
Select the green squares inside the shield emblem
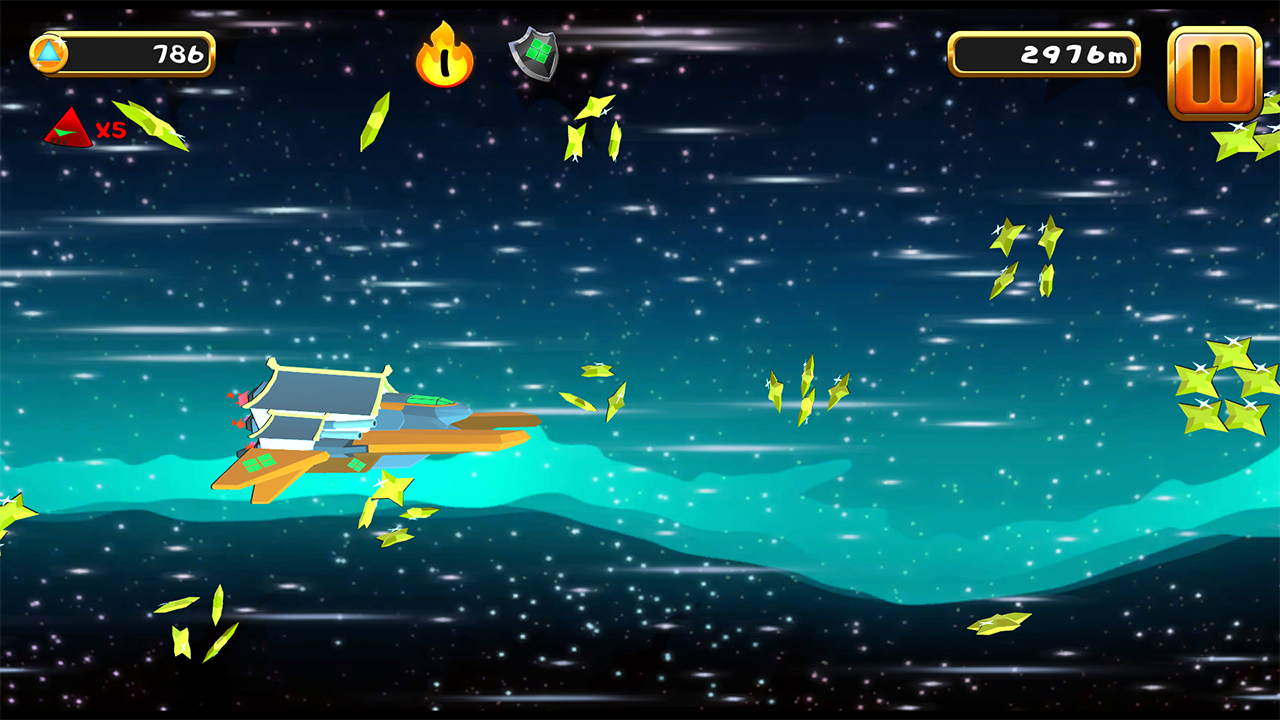538,52
